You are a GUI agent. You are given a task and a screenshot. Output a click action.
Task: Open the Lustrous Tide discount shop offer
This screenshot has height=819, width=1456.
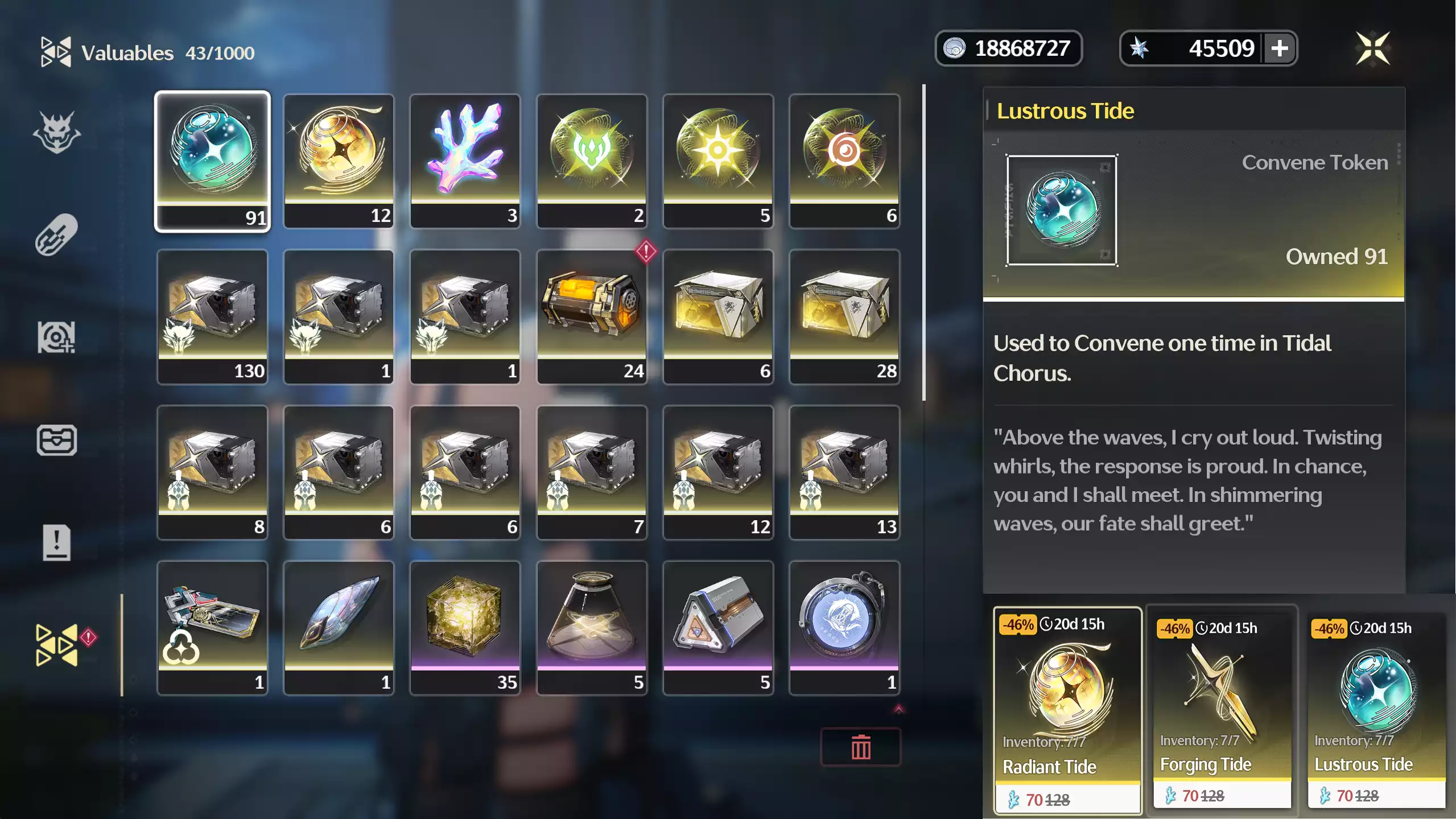(x=1377, y=709)
